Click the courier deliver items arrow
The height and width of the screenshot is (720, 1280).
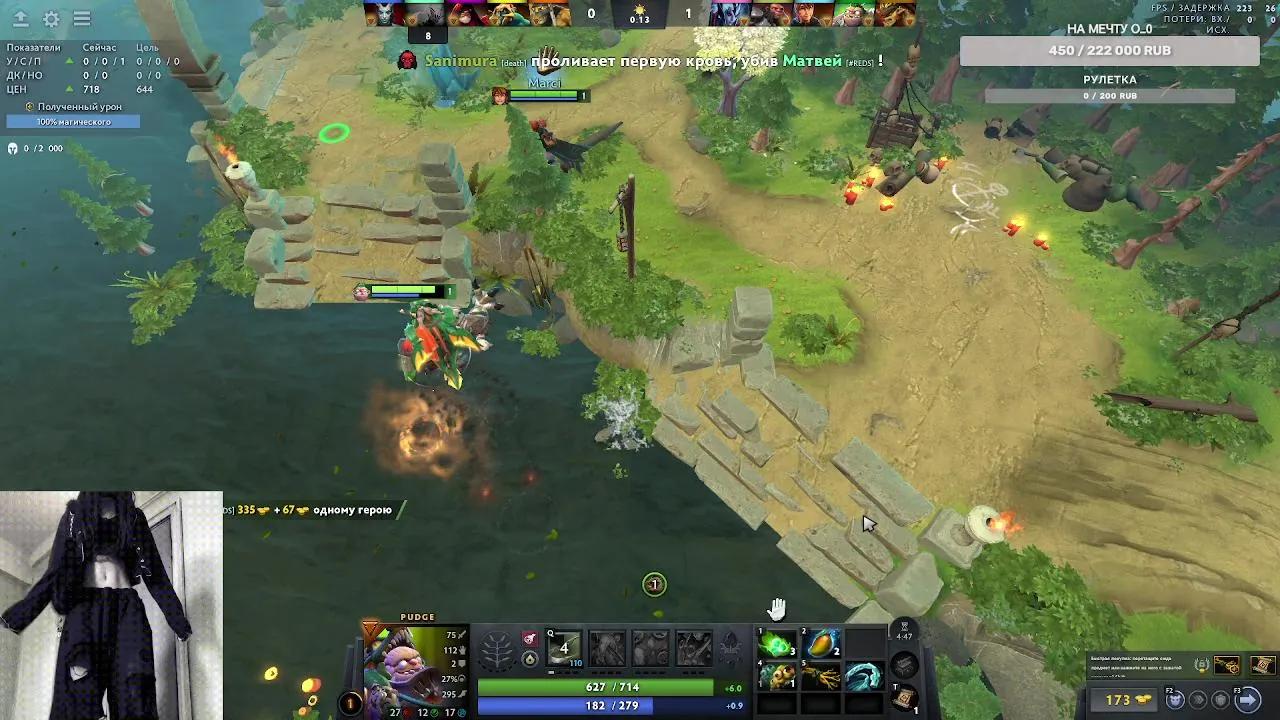tap(1247, 700)
